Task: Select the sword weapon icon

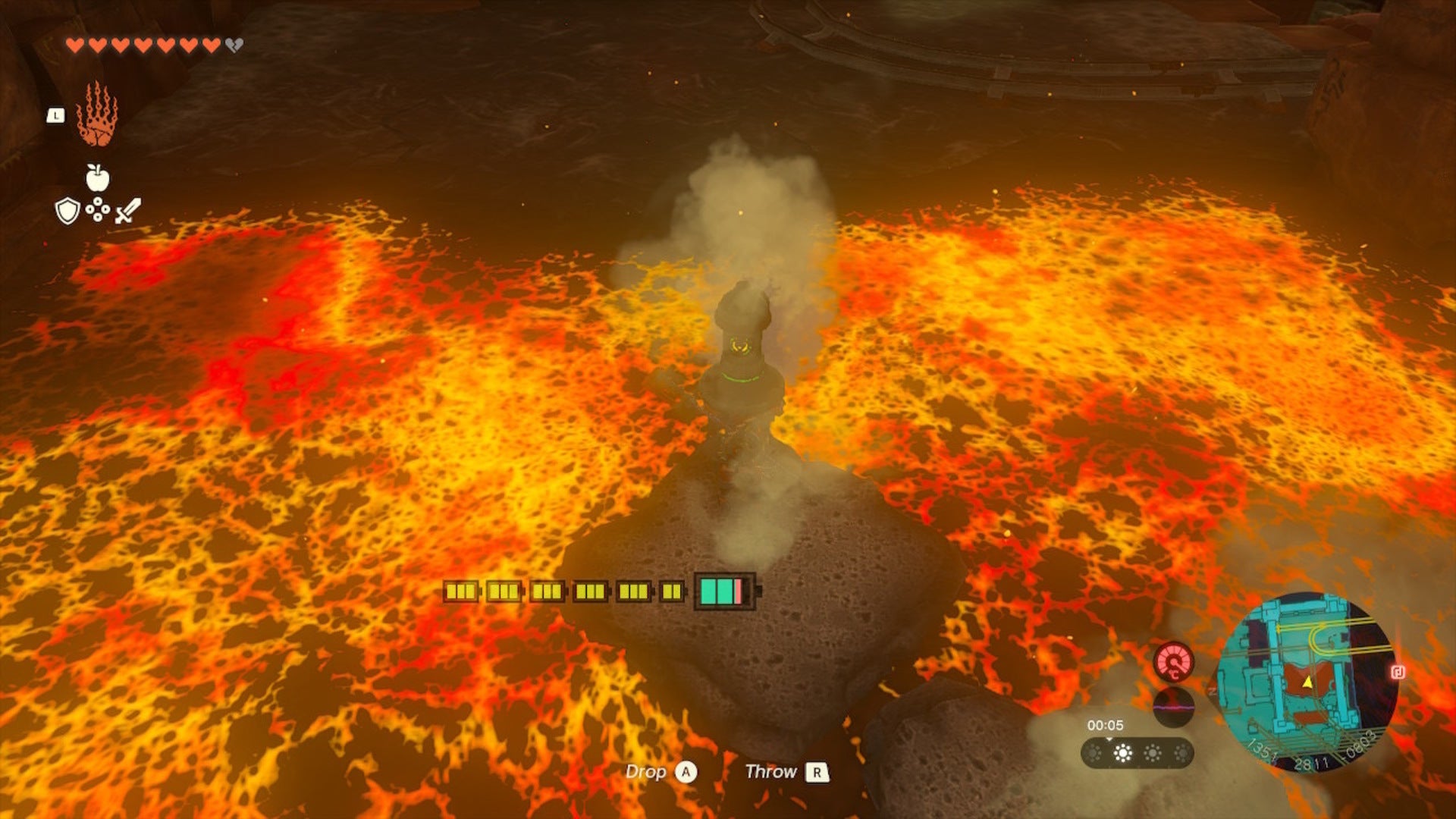Action: [128, 210]
